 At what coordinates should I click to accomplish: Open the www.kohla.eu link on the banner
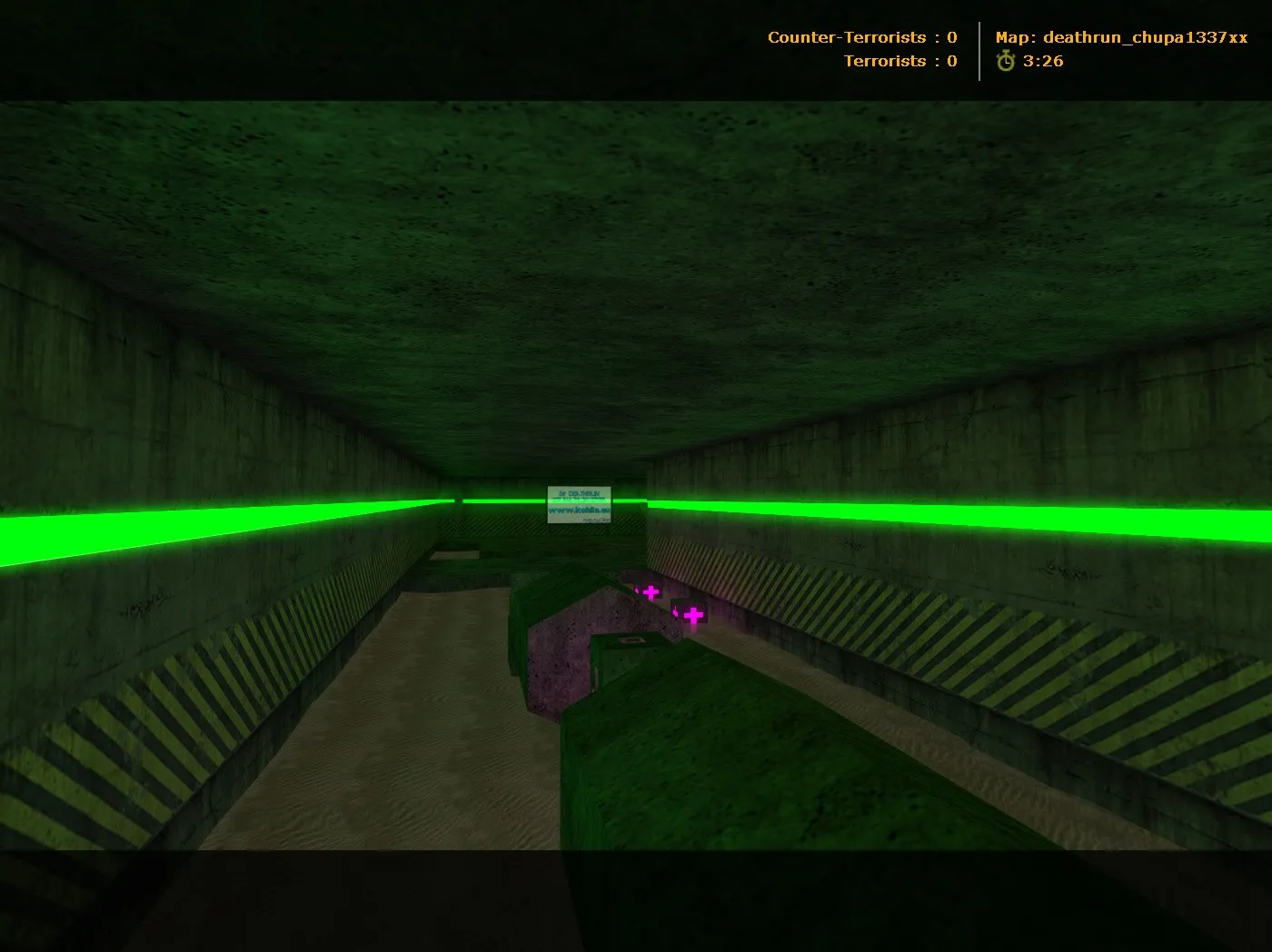579,511
